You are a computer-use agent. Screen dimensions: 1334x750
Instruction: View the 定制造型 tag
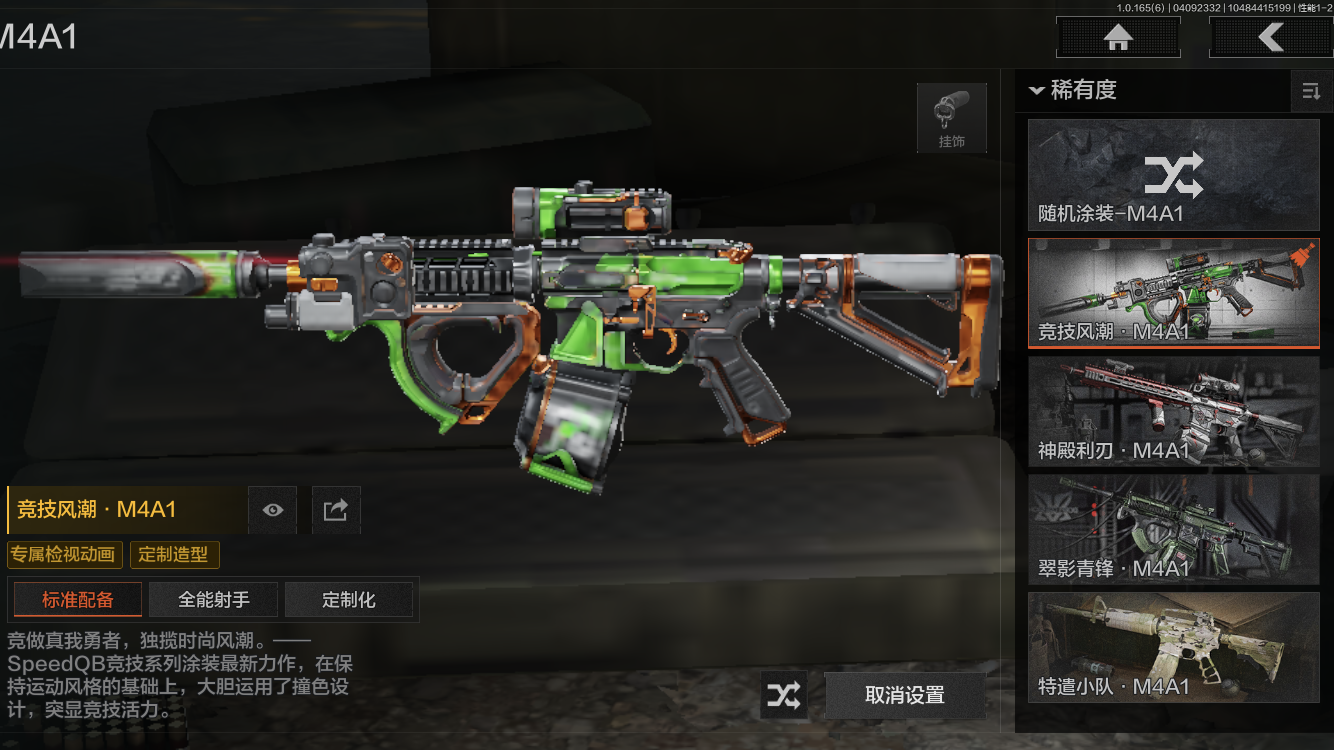pos(174,555)
